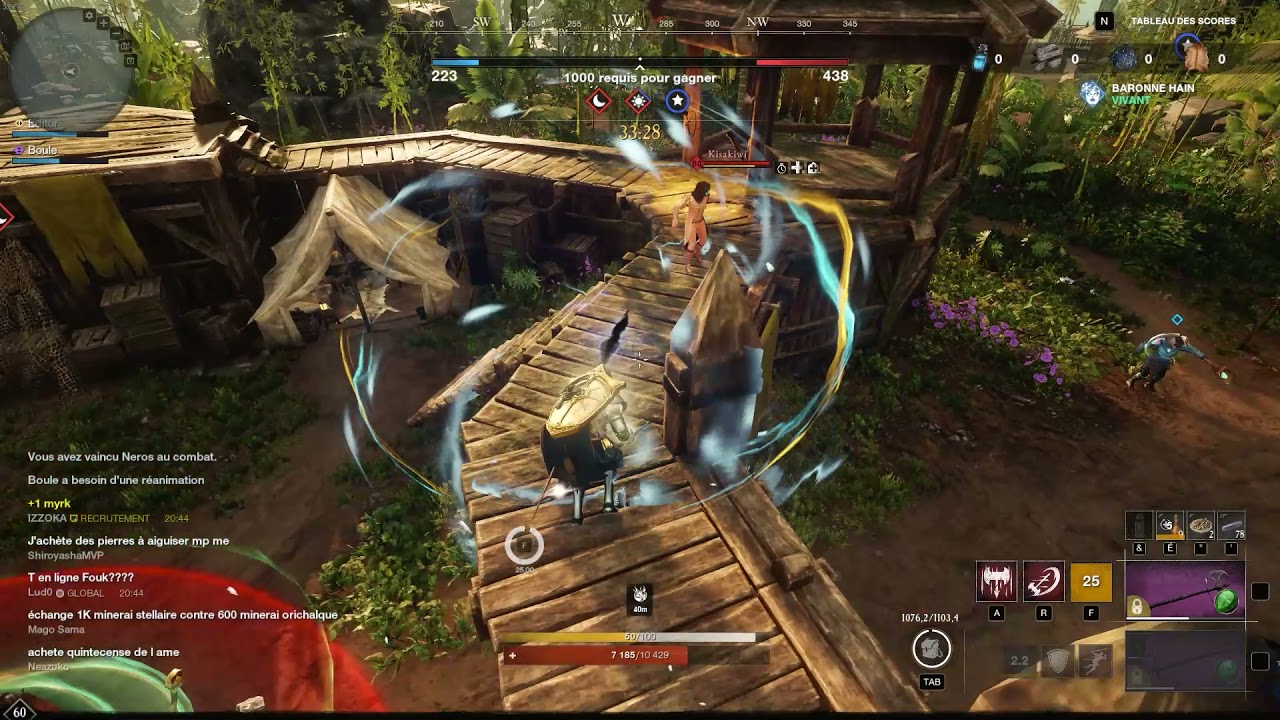Viewport: 1280px width, 720px height.
Task: Switch to the dimmed secondary weapon slot
Action: (1185, 661)
